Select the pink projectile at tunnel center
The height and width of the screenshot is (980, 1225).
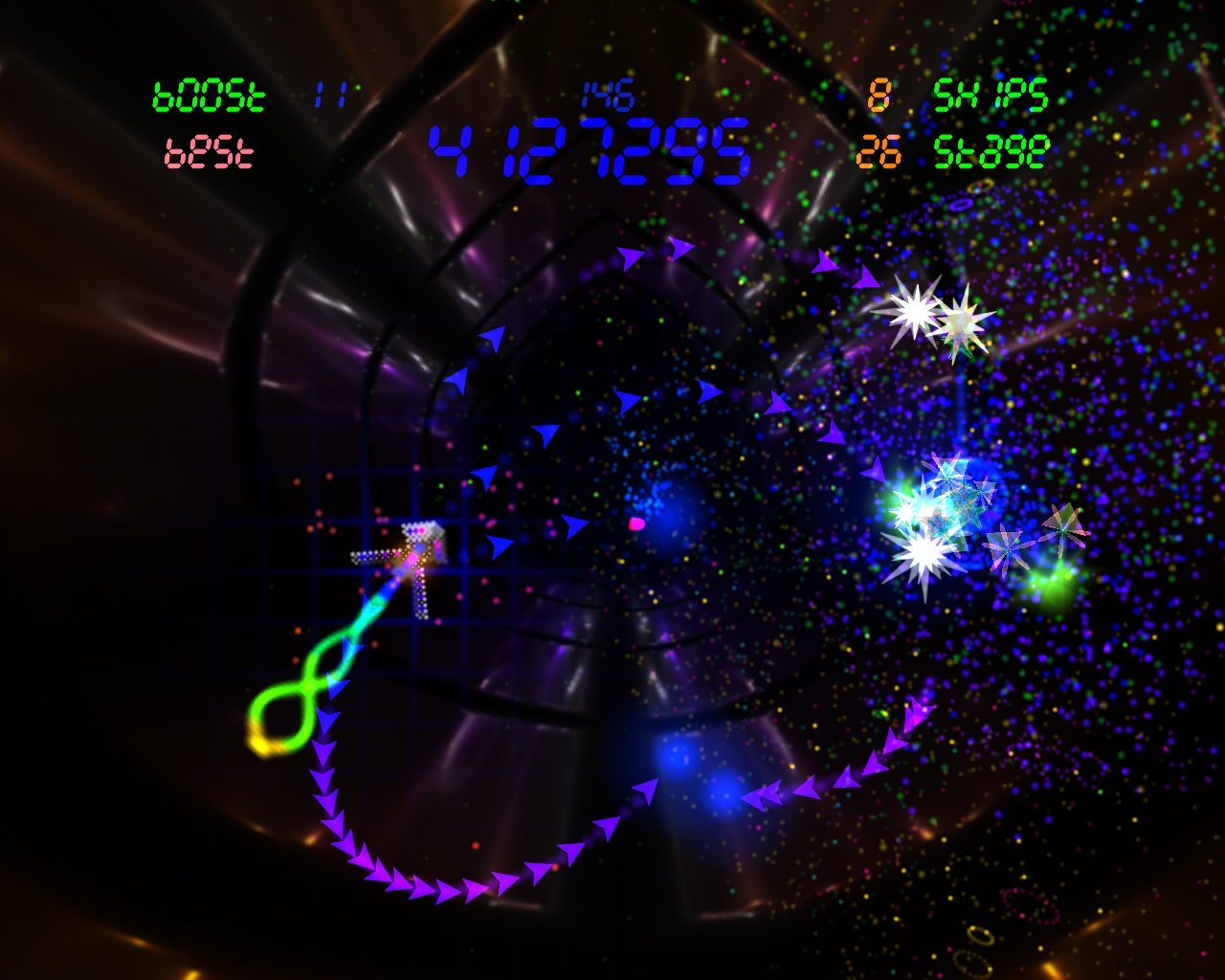[635, 523]
